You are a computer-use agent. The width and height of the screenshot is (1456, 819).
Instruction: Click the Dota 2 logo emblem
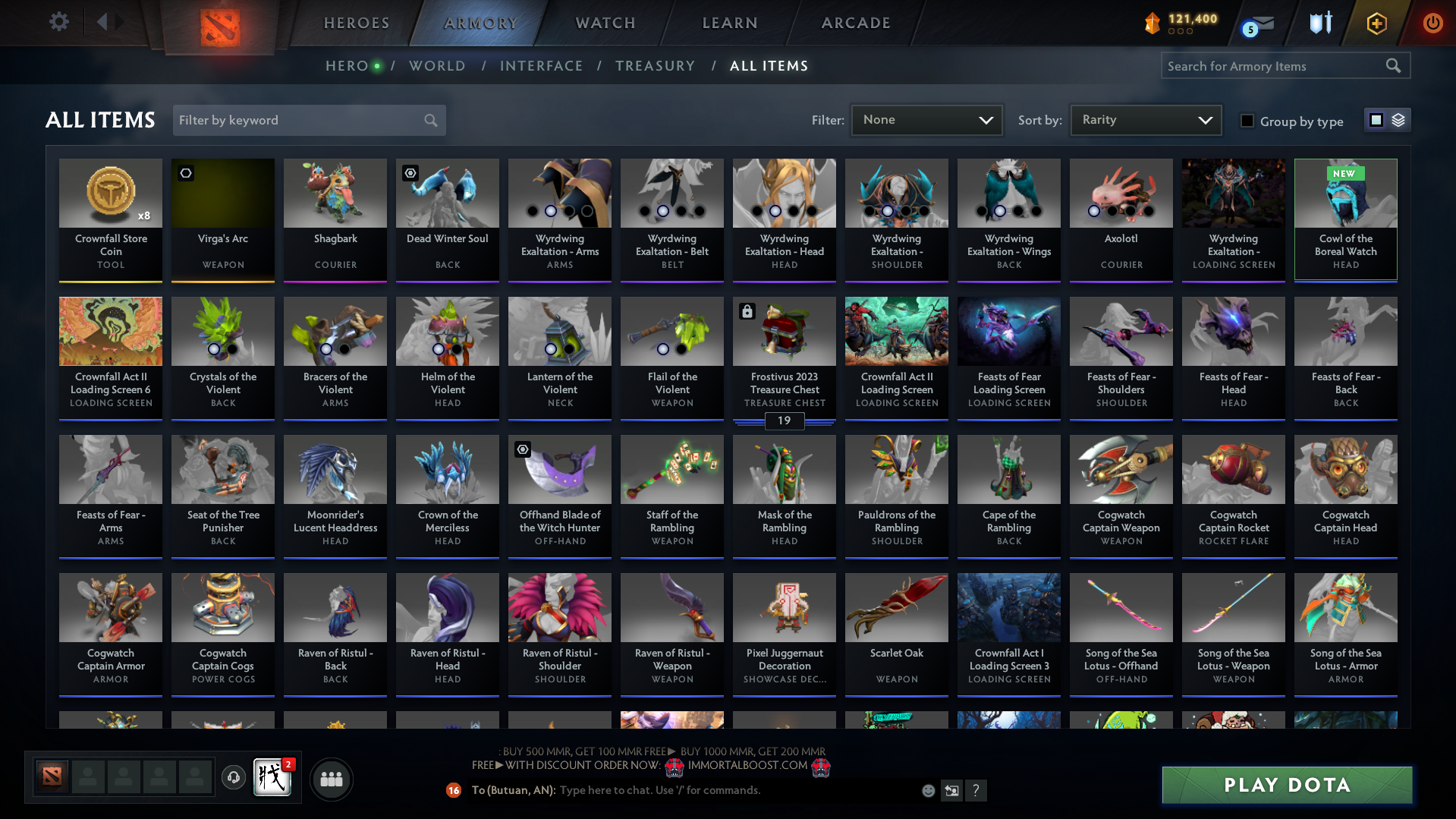(219, 23)
